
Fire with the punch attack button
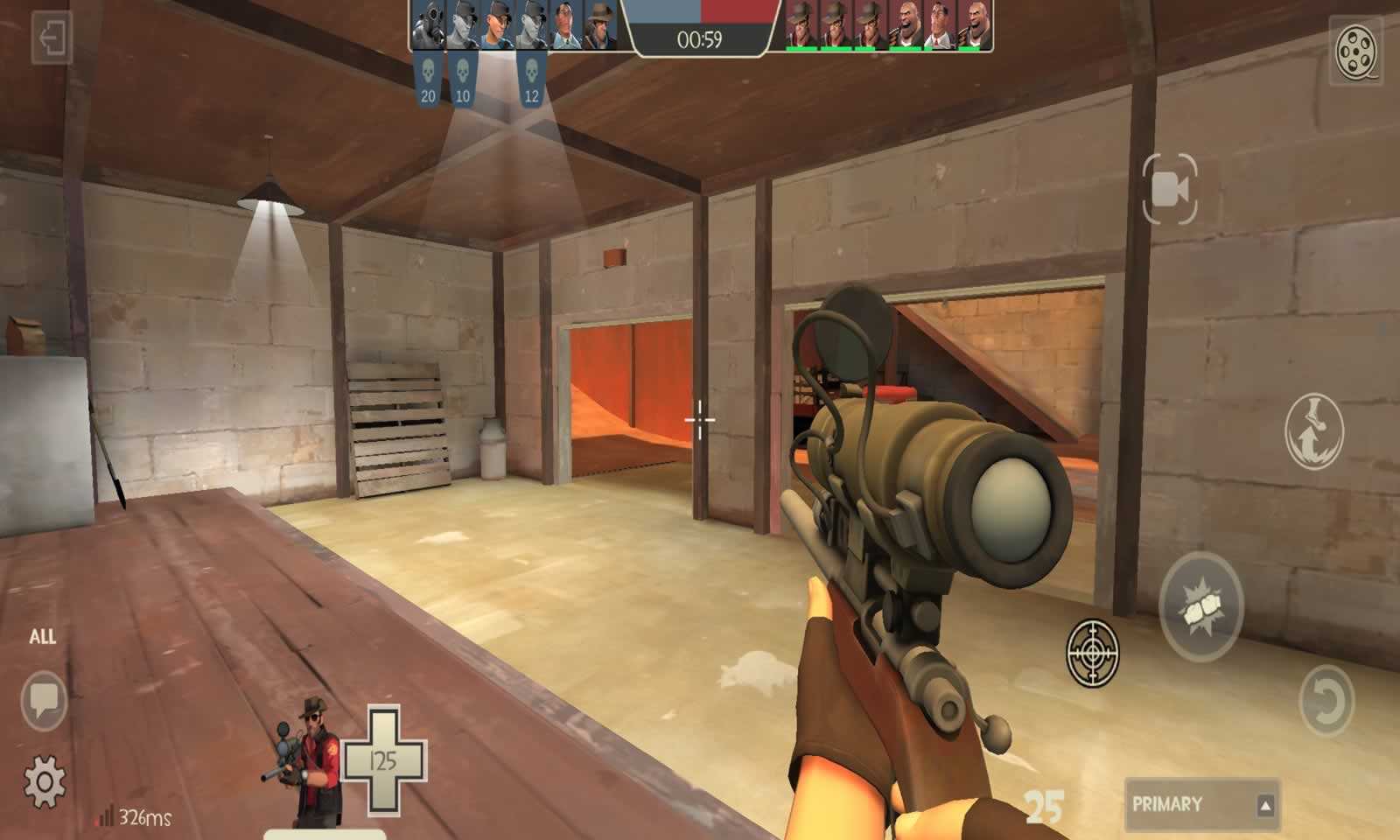[1200, 605]
